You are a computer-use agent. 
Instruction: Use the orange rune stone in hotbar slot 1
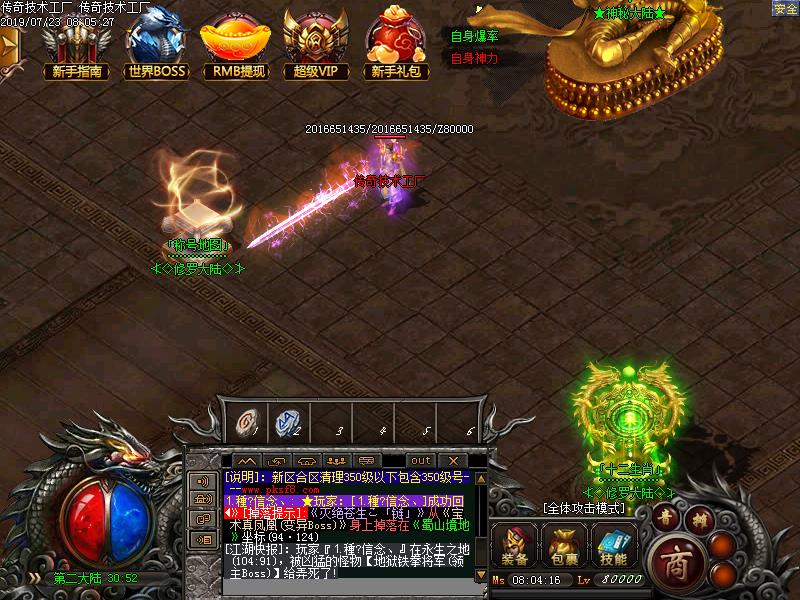244,422
